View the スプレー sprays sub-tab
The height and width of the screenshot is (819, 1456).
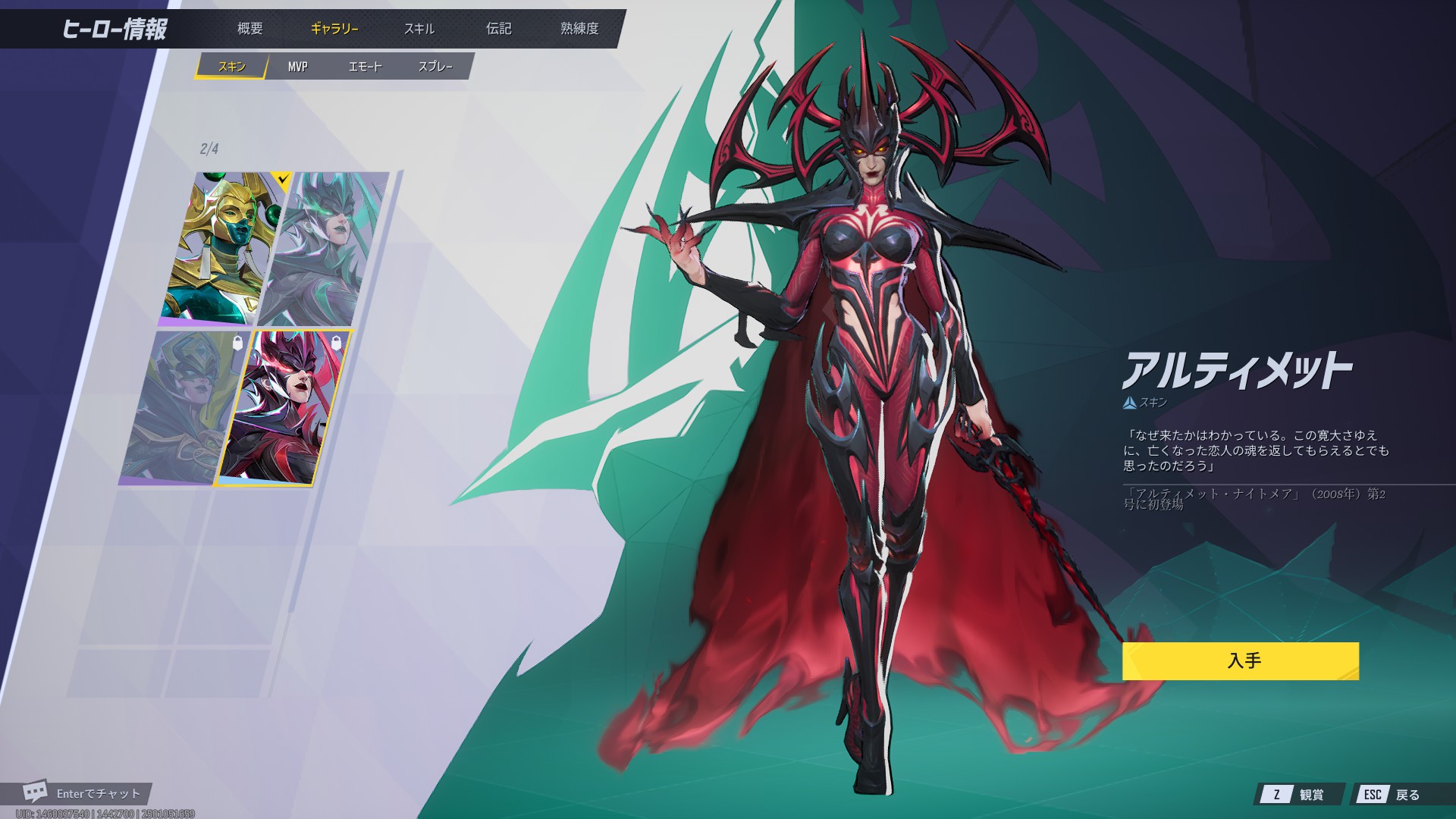pyautogui.click(x=435, y=67)
